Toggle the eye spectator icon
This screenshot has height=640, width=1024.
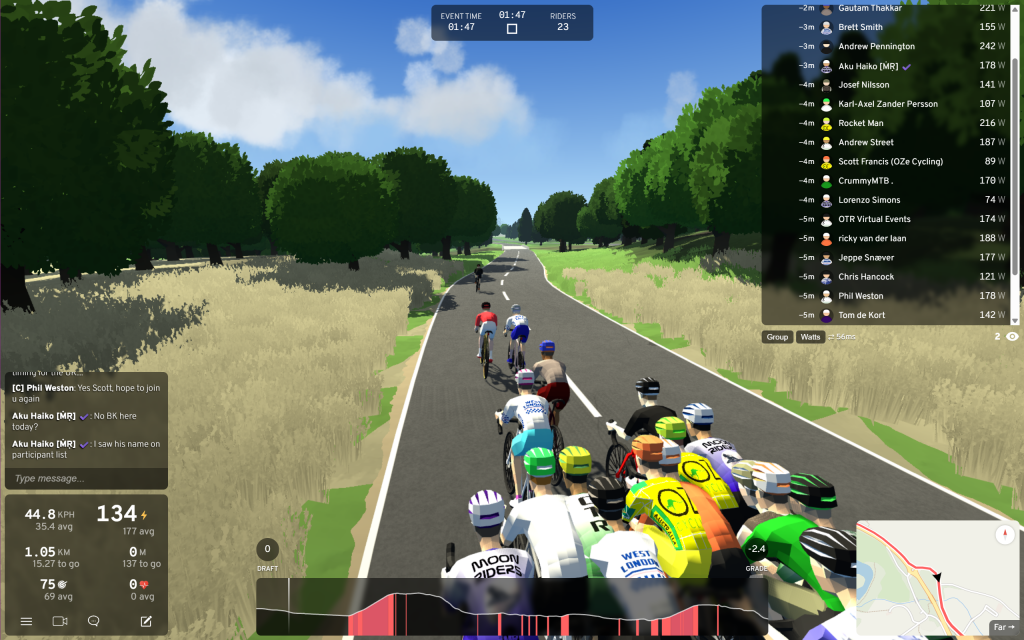1012,337
